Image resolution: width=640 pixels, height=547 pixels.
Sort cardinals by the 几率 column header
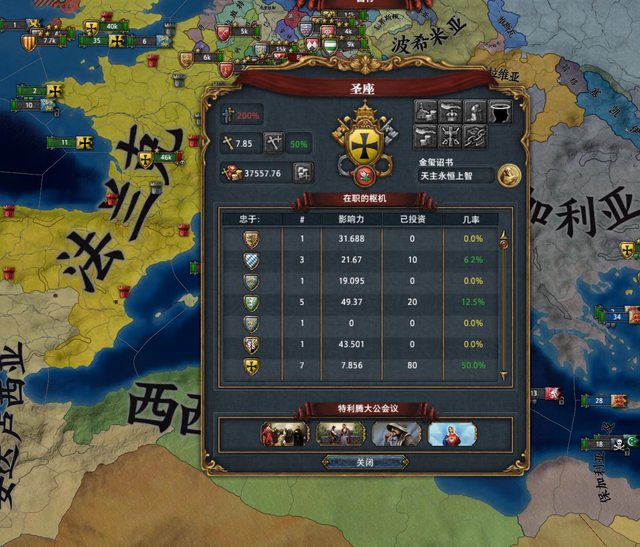coord(472,219)
